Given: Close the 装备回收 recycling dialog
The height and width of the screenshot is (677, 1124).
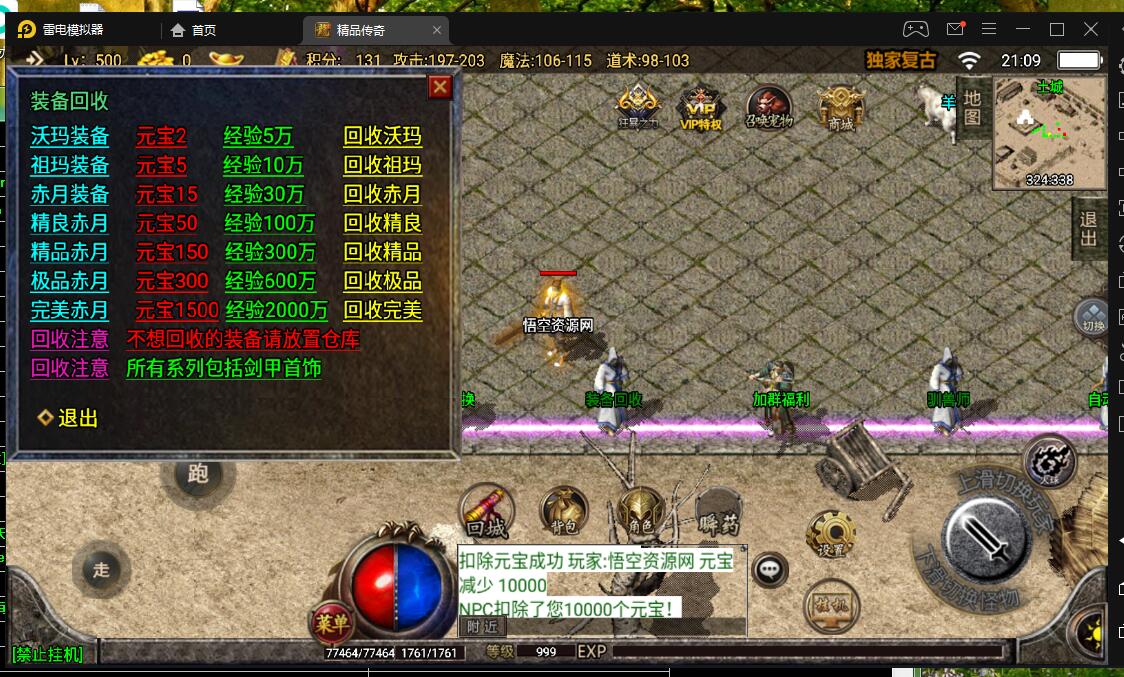Looking at the screenshot, I should click(x=440, y=87).
